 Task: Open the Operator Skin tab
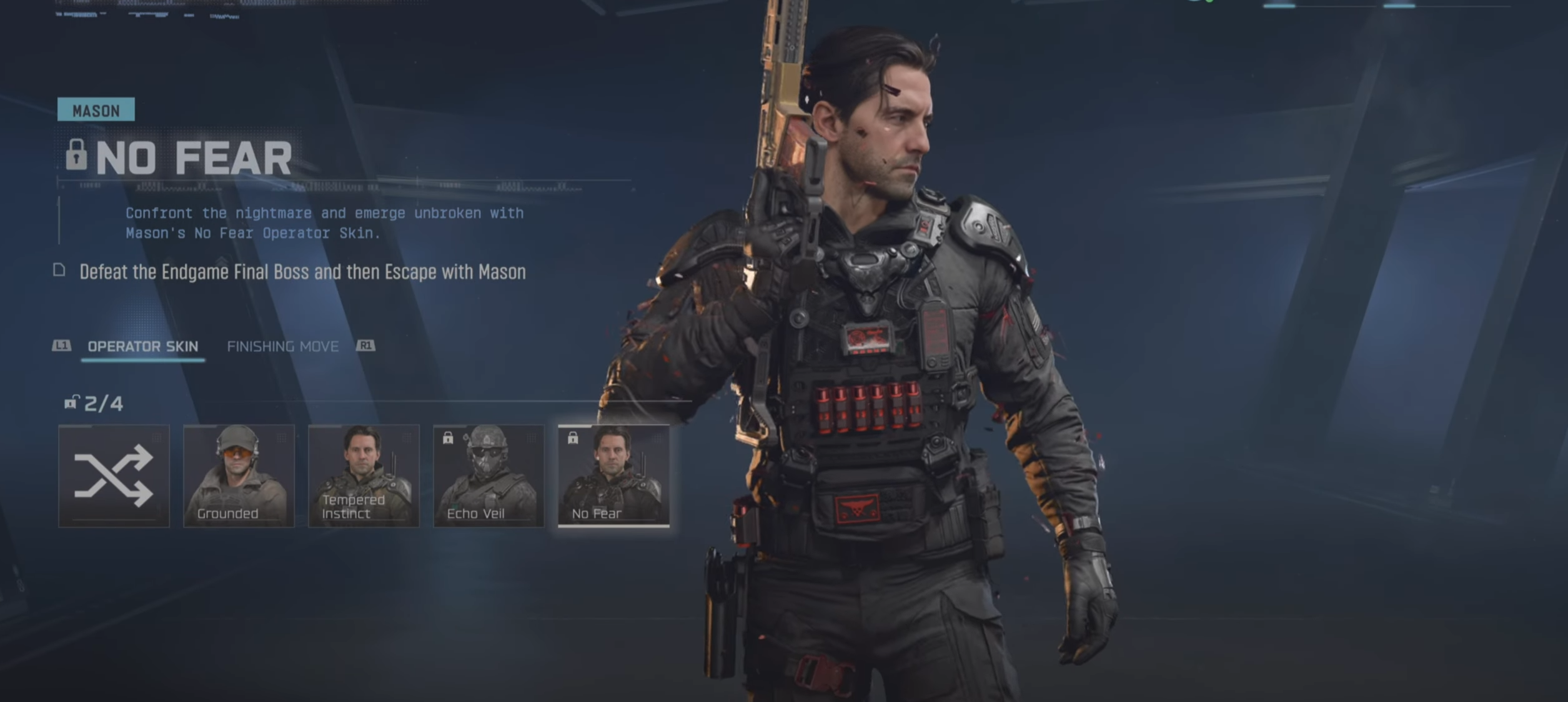coord(143,346)
